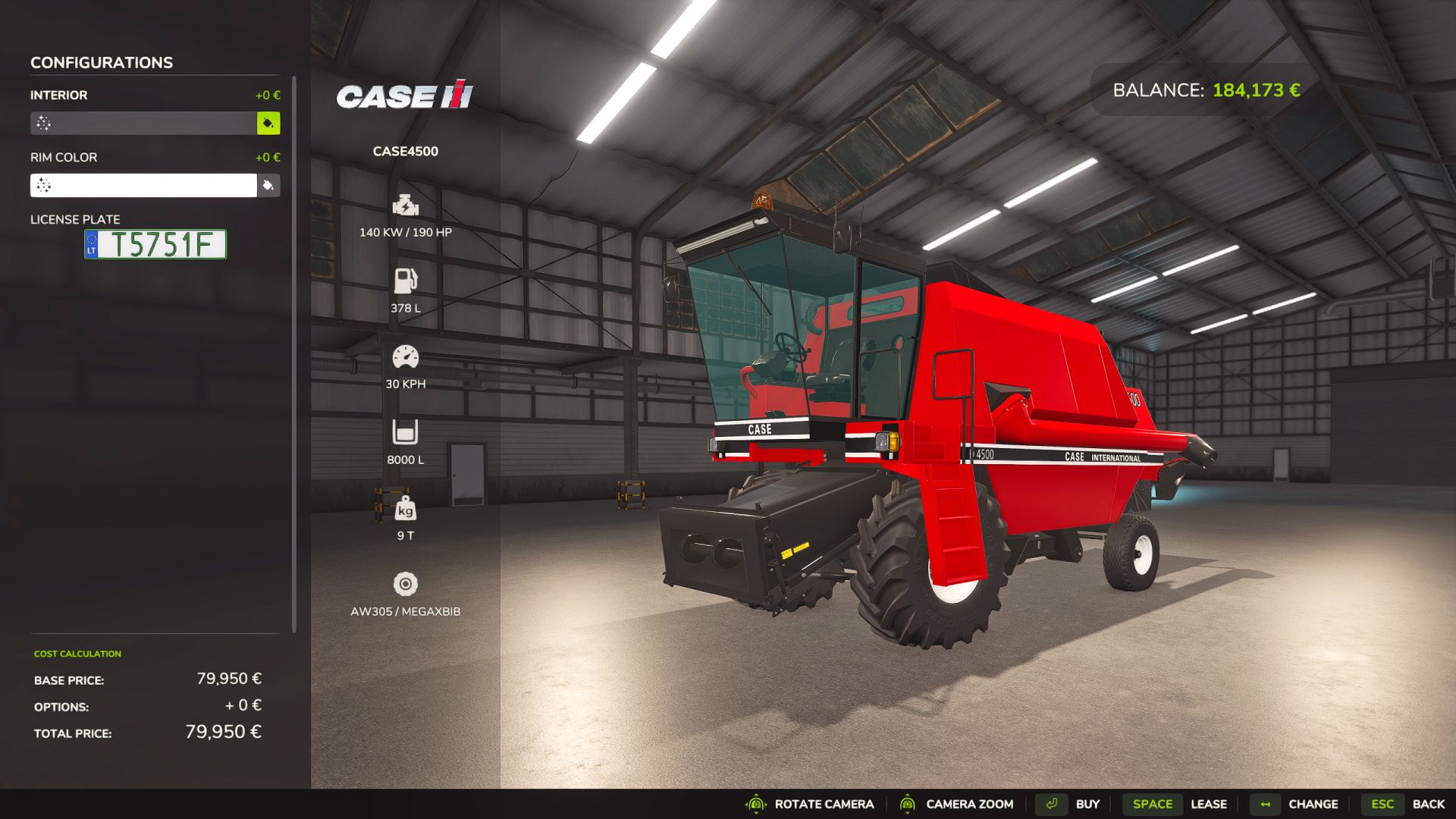
Task: Choose the white Rim Color bar
Action: coord(143,185)
